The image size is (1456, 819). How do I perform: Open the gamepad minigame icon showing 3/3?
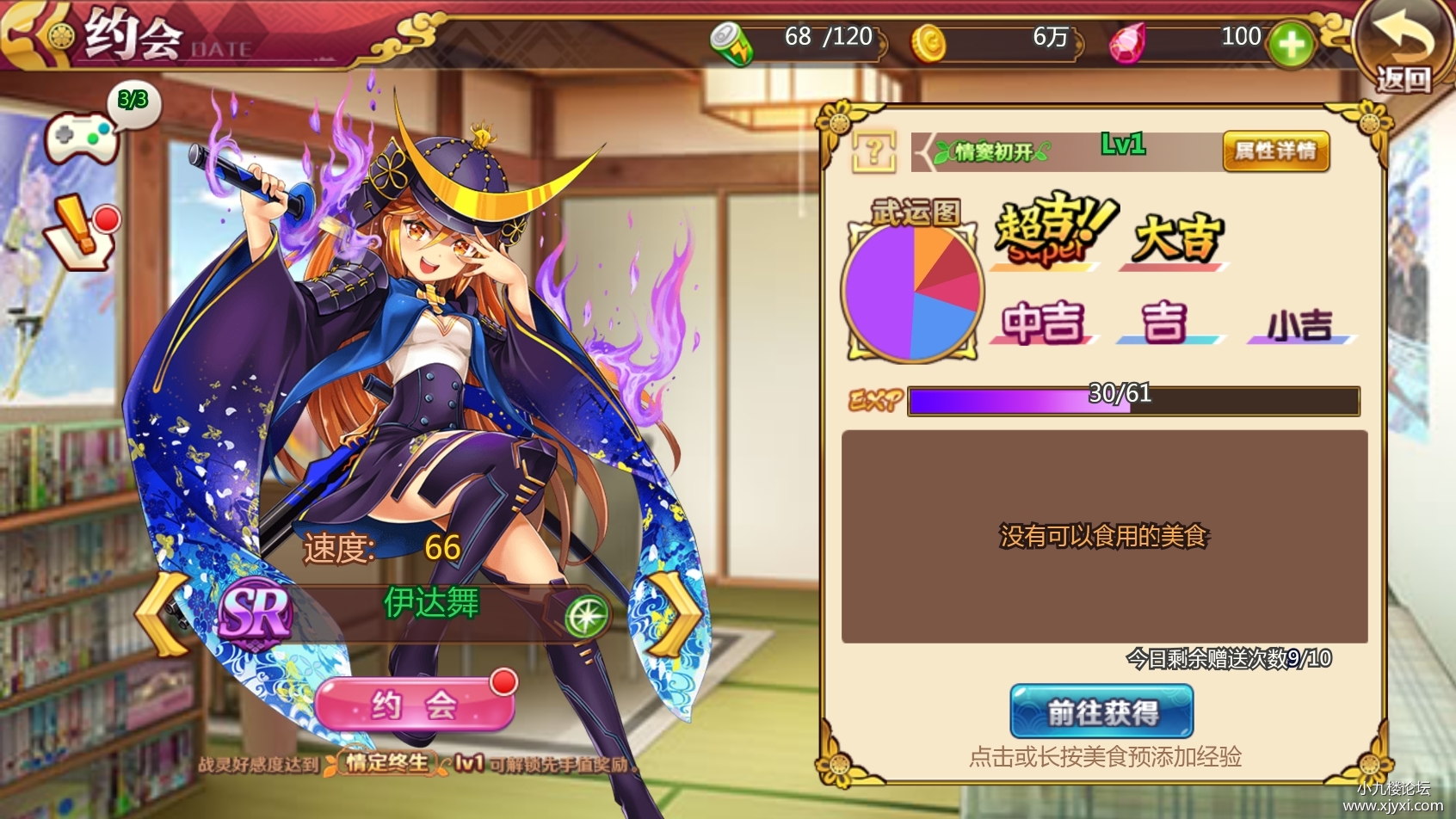pyautogui.click(x=82, y=138)
